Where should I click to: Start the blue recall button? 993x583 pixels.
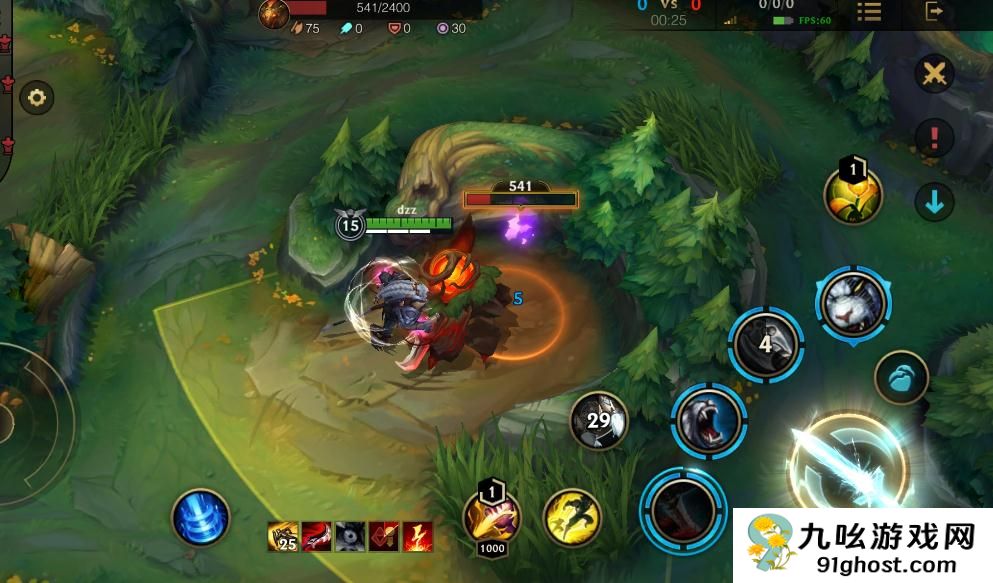201,517
